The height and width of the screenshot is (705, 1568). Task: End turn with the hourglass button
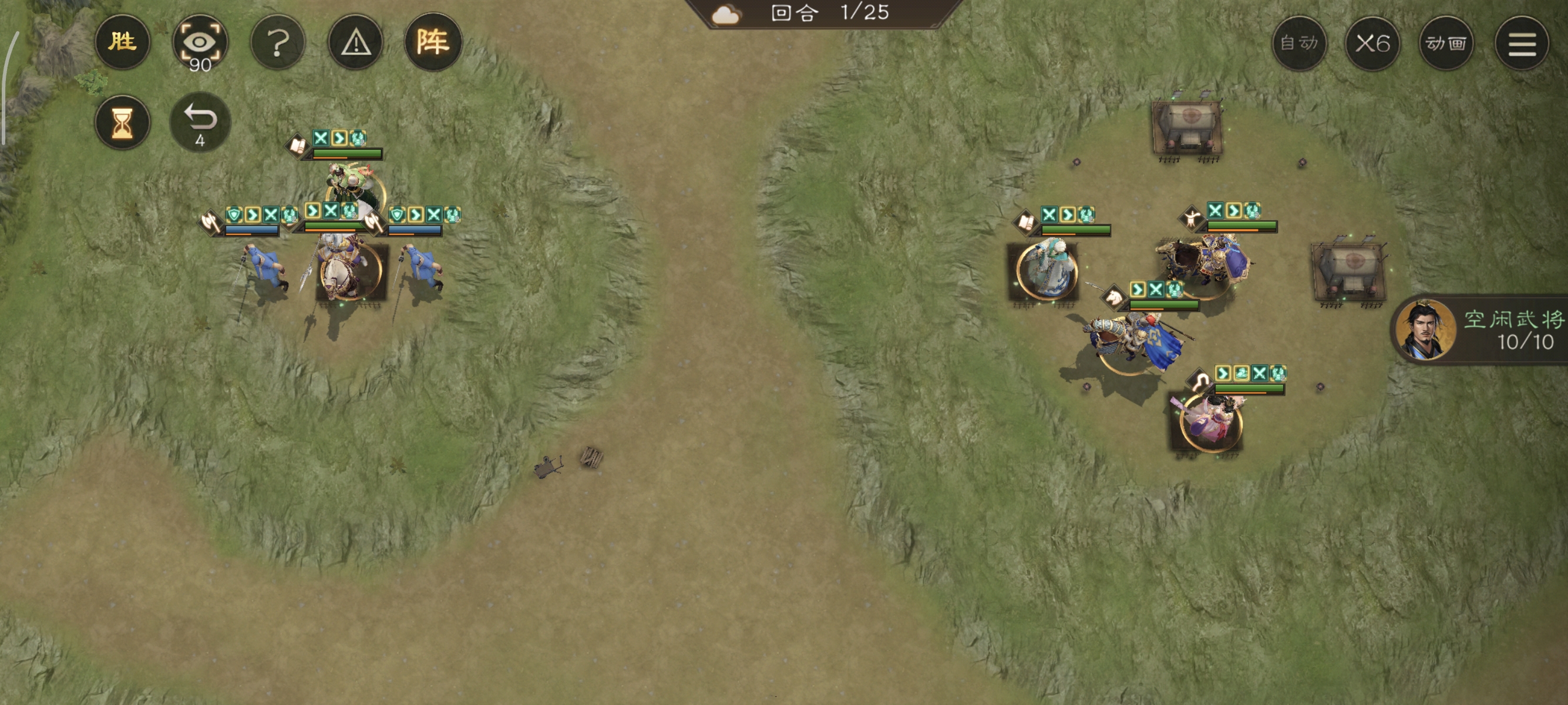coord(122,122)
